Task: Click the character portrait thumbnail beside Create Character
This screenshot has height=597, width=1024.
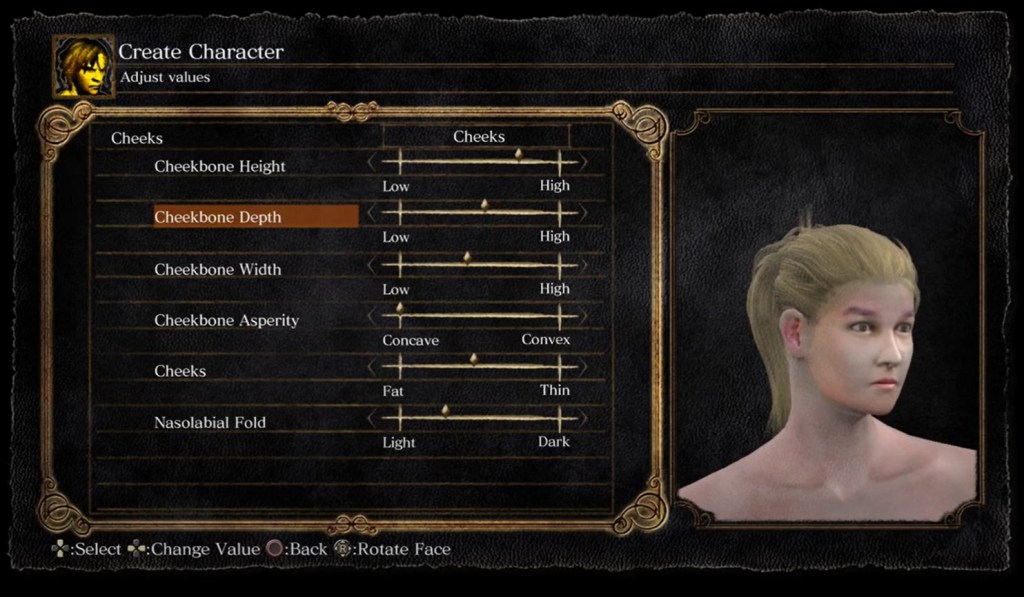Action: [x=83, y=67]
